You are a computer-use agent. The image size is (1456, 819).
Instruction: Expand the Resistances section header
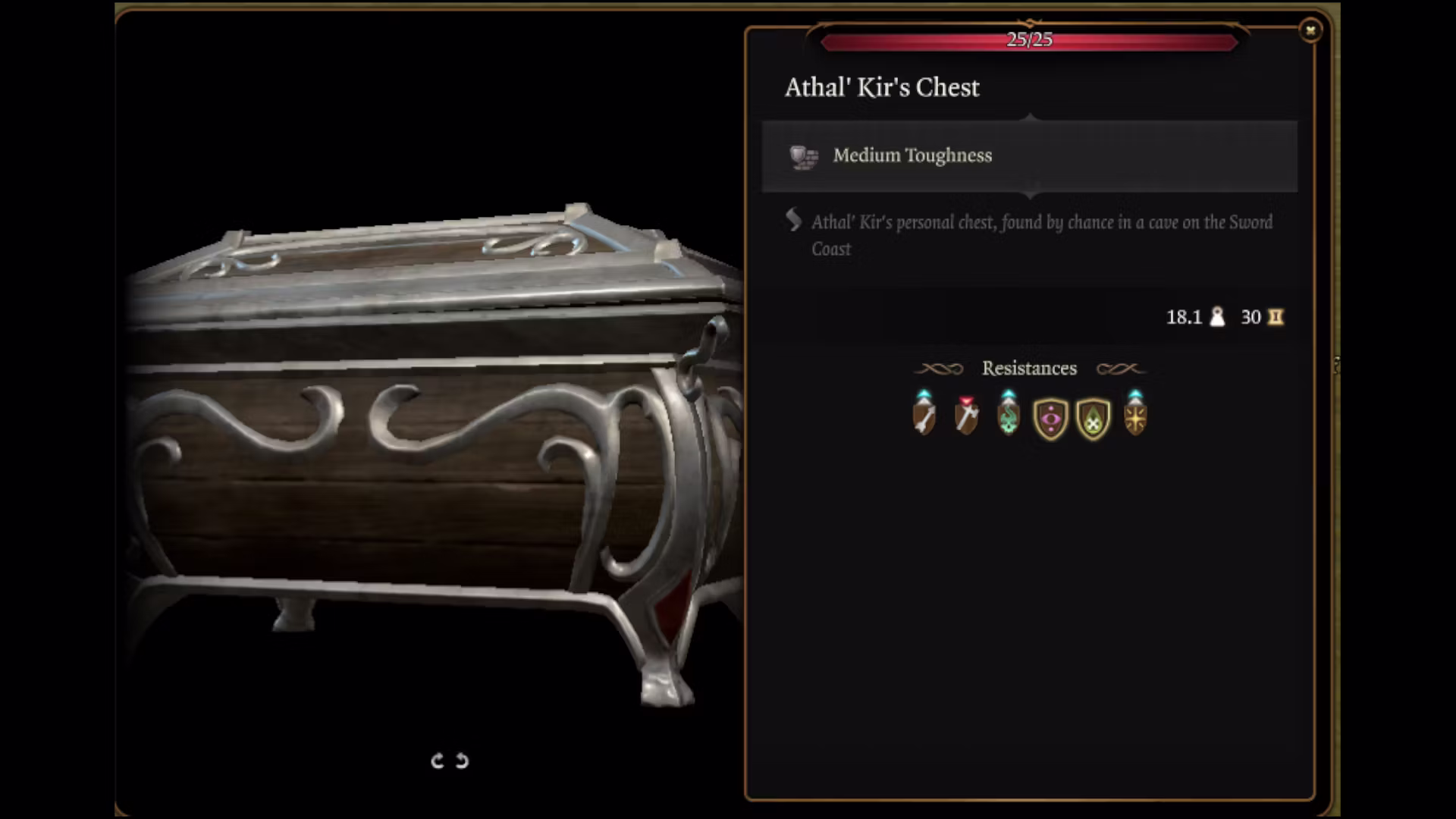pyautogui.click(x=1029, y=369)
